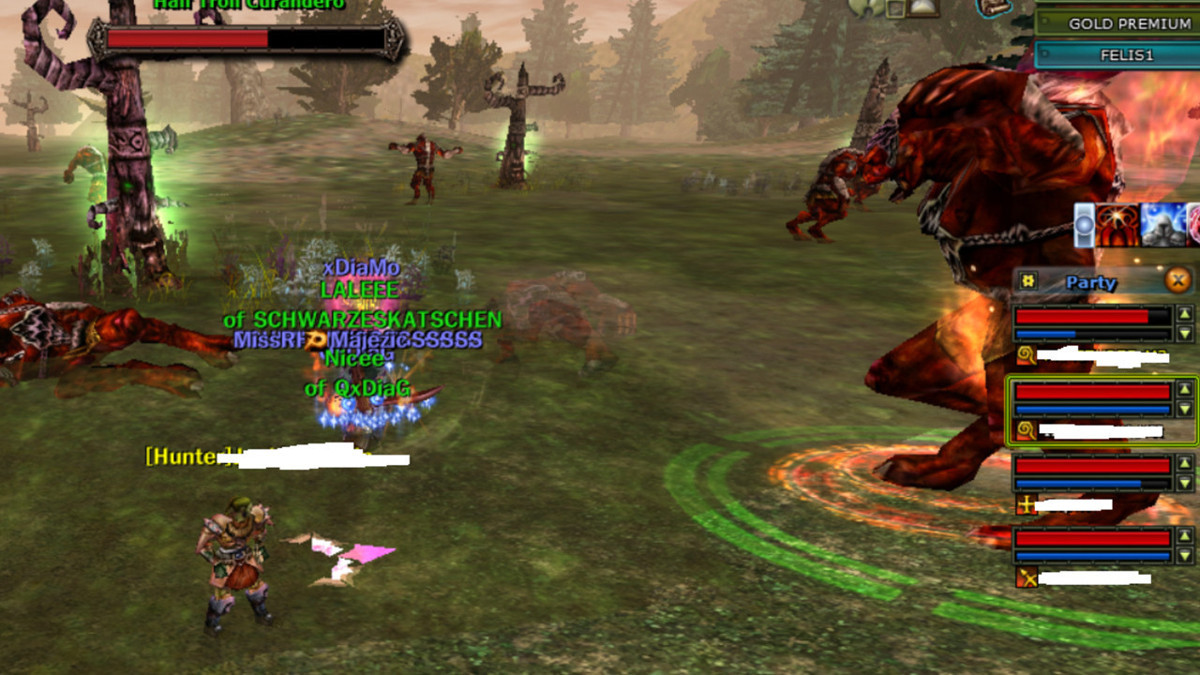
Task: Click the FELIS1 button
Action: pos(1116,55)
